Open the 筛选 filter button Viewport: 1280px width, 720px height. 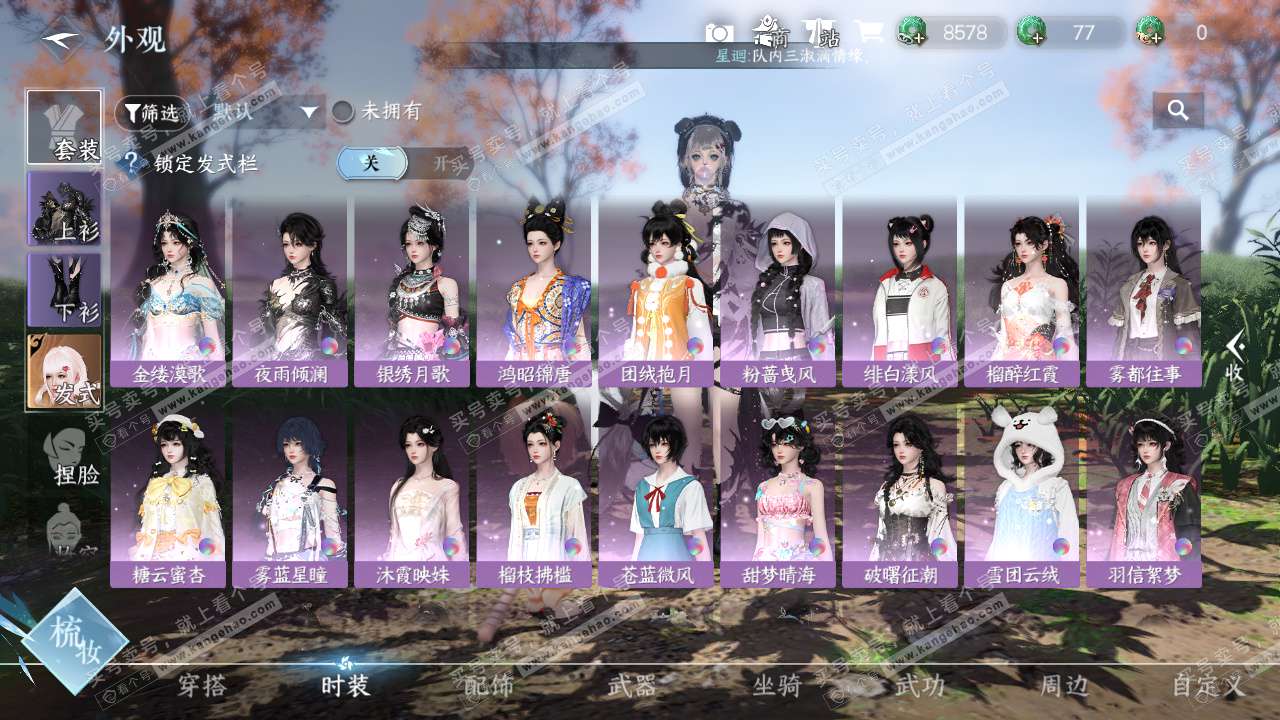[152, 113]
